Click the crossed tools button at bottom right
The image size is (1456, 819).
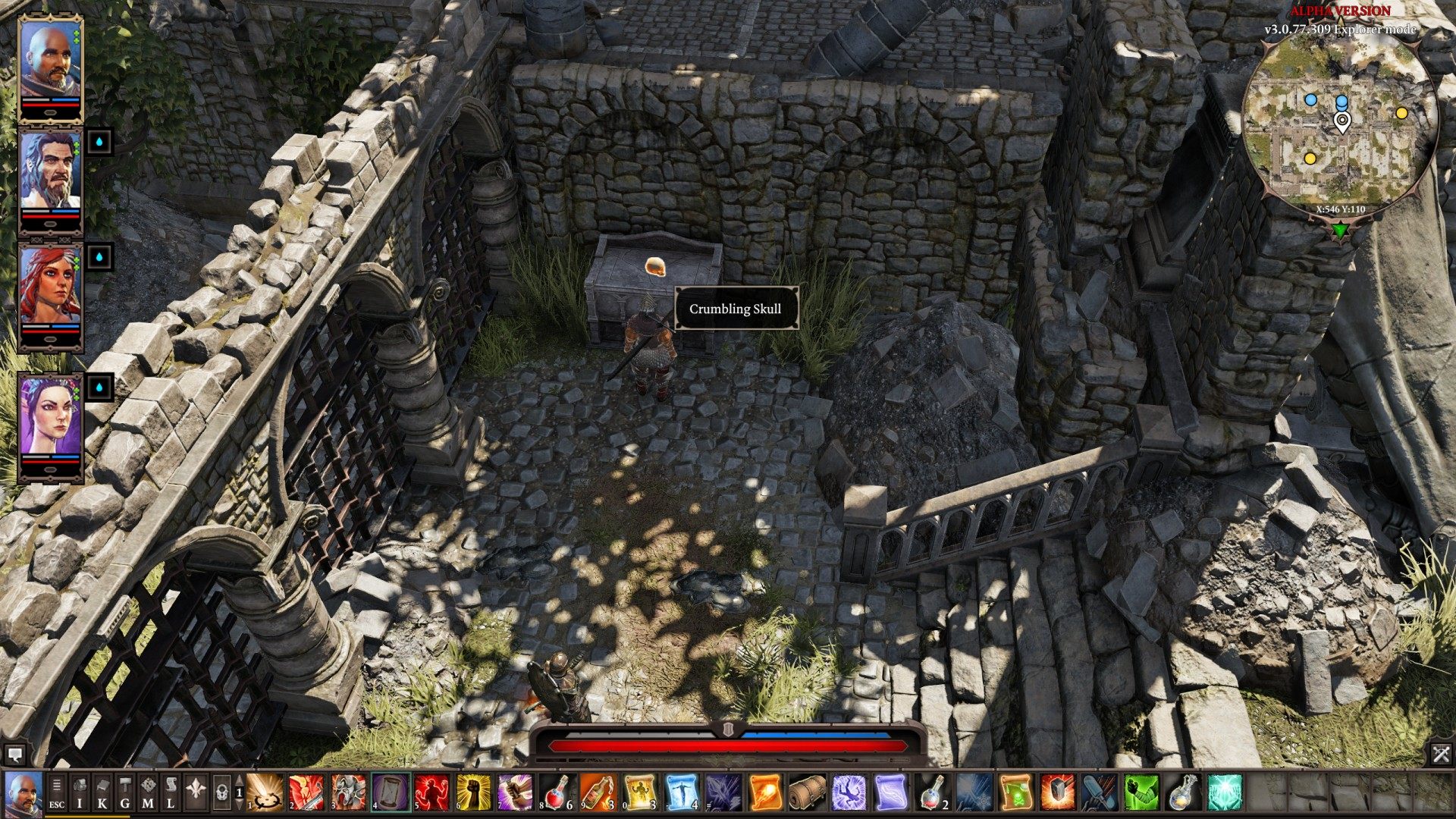point(1441,754)
